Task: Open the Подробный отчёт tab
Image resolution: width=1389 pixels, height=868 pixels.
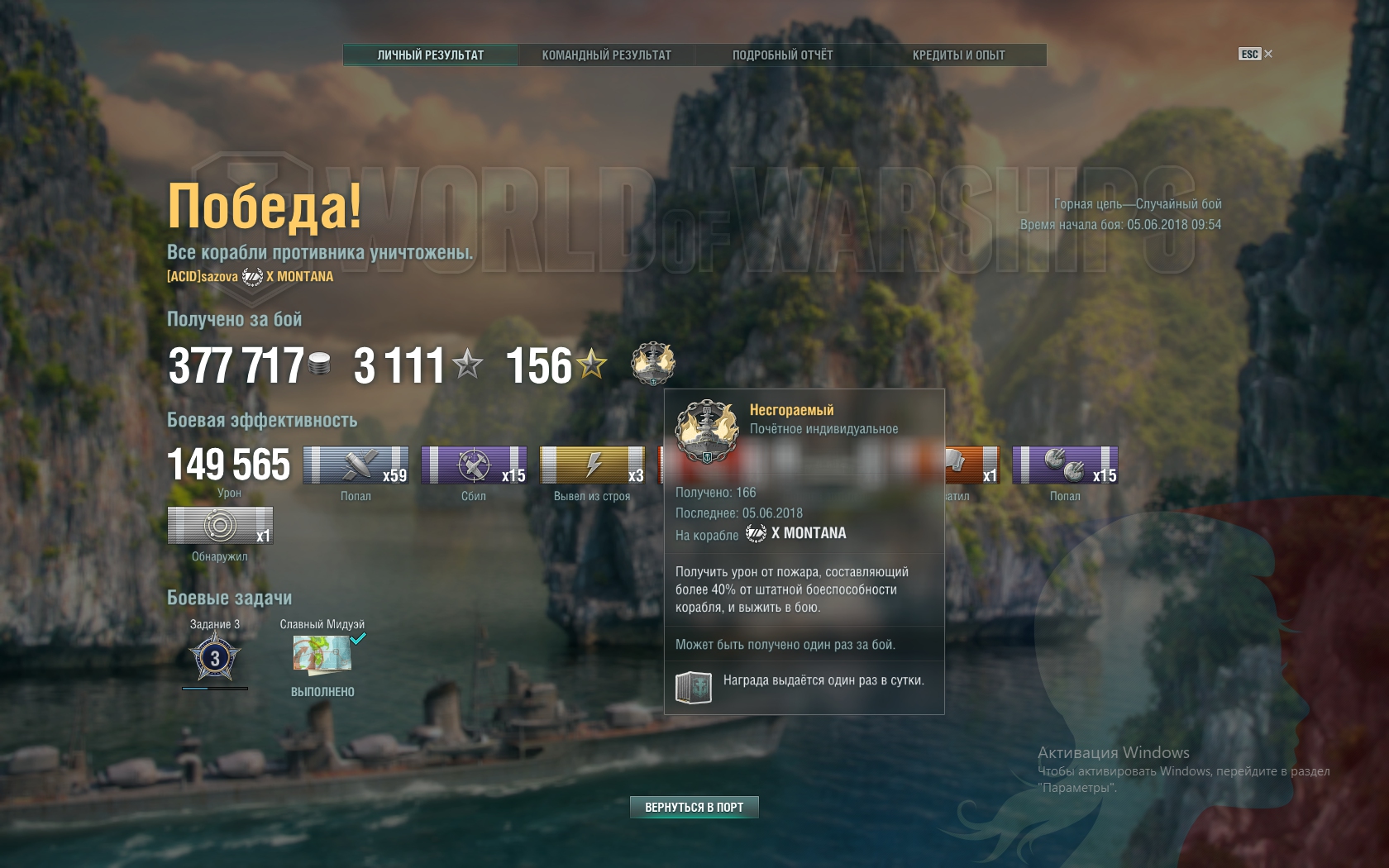Action: (x=782, y=55)
